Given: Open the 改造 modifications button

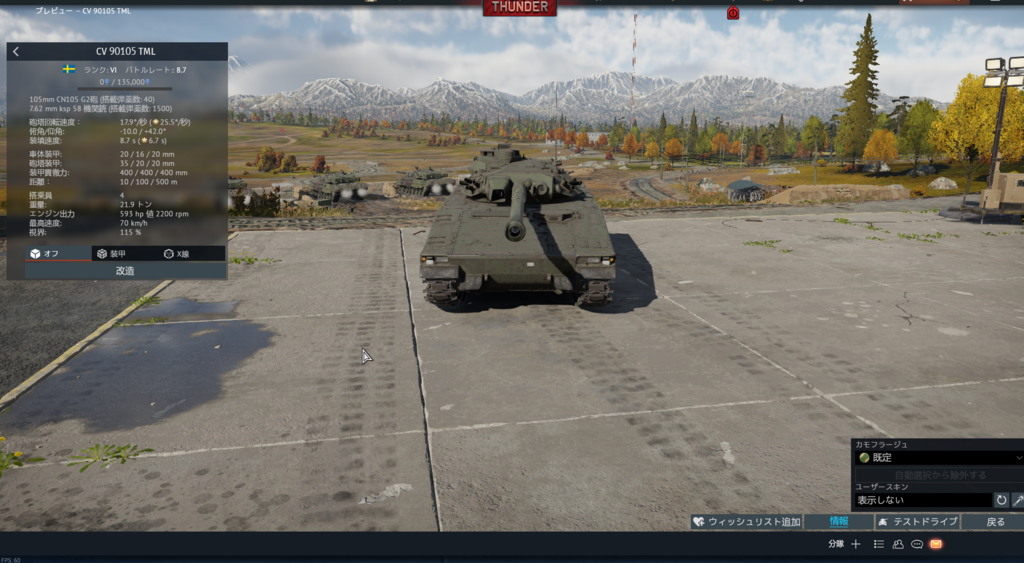Looking at the screenshot, I should (x=125, y=270).
